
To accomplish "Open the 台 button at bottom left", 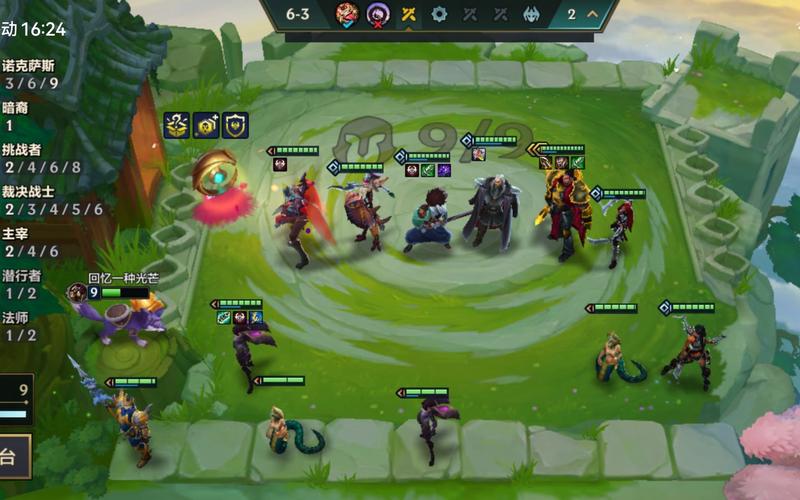I will pyautogui.click(x=14, y=457).
